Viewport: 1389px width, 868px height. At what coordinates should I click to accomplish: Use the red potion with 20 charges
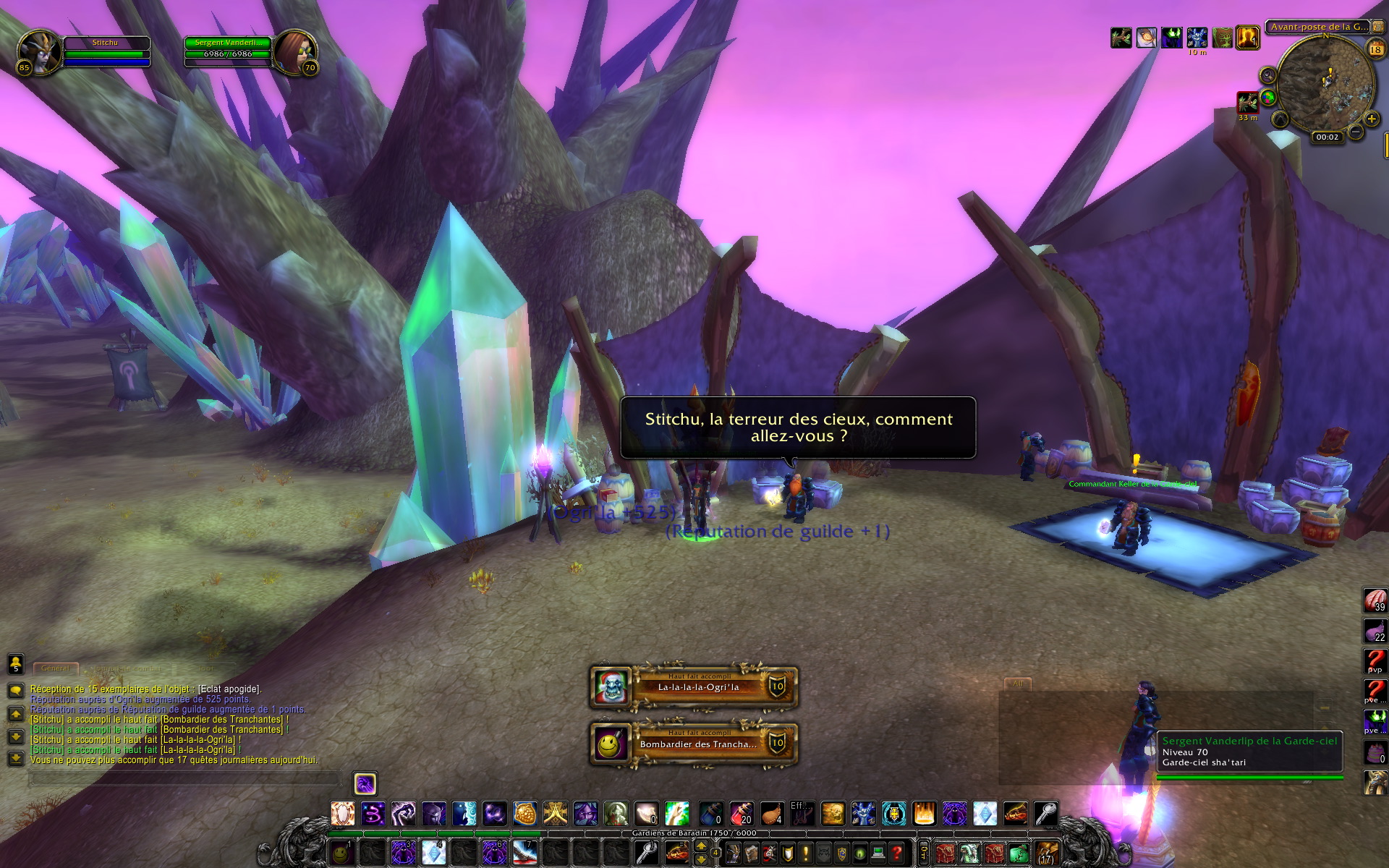click(x=742, y=814)
